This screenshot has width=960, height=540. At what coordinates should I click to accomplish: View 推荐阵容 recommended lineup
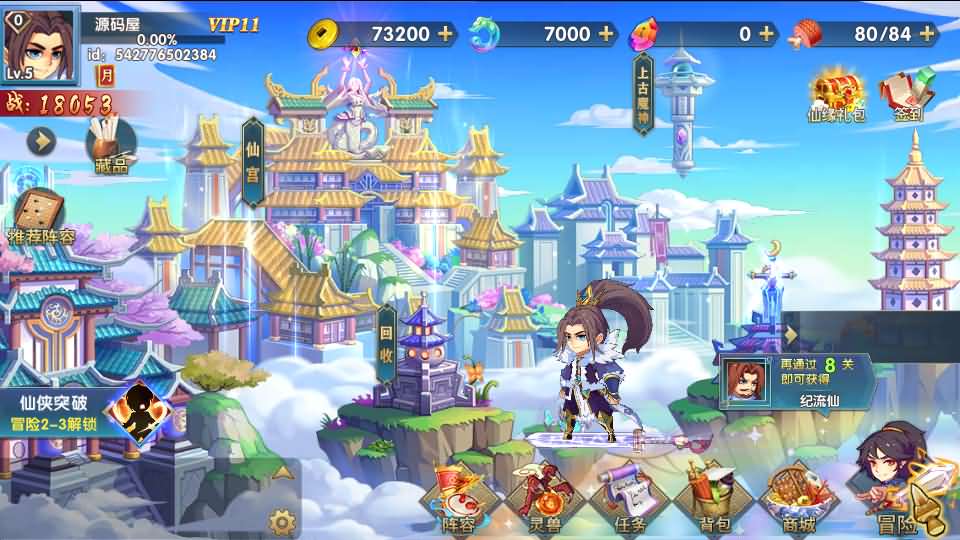point(41,217)
